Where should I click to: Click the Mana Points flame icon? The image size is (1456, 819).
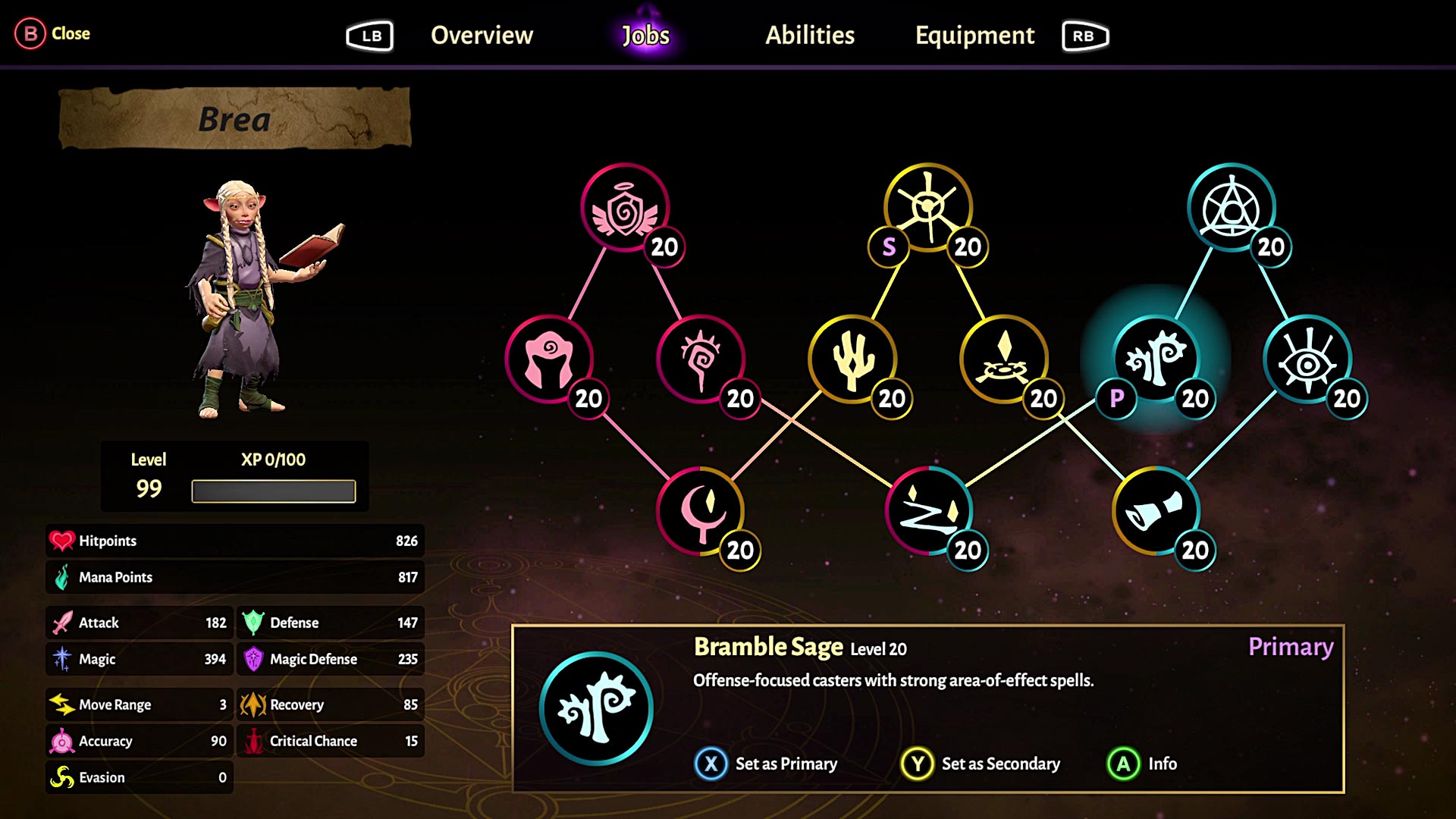[x=63, y=577]
